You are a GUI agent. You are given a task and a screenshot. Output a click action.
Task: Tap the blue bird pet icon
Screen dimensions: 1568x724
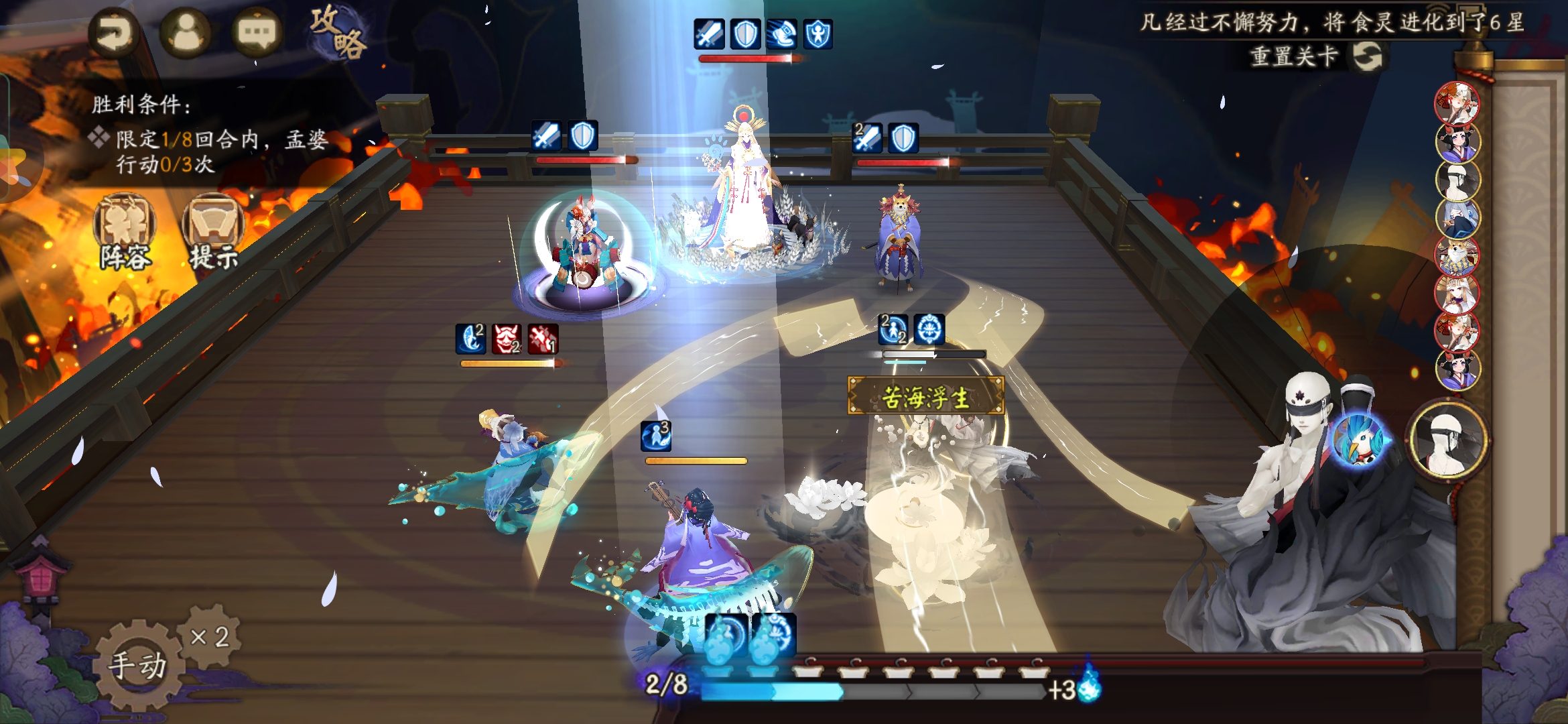click(x=1358, y=440)
